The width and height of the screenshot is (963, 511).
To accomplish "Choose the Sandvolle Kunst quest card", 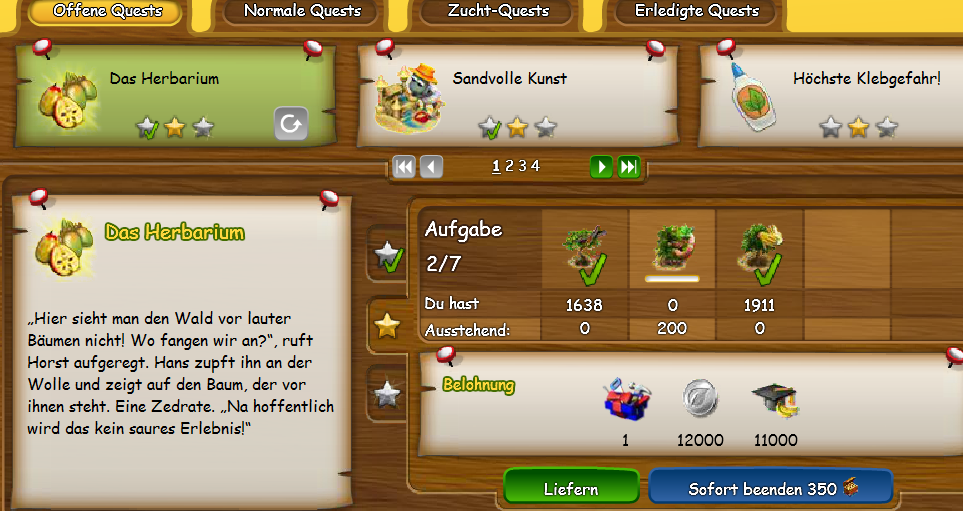I will (517, 96).
